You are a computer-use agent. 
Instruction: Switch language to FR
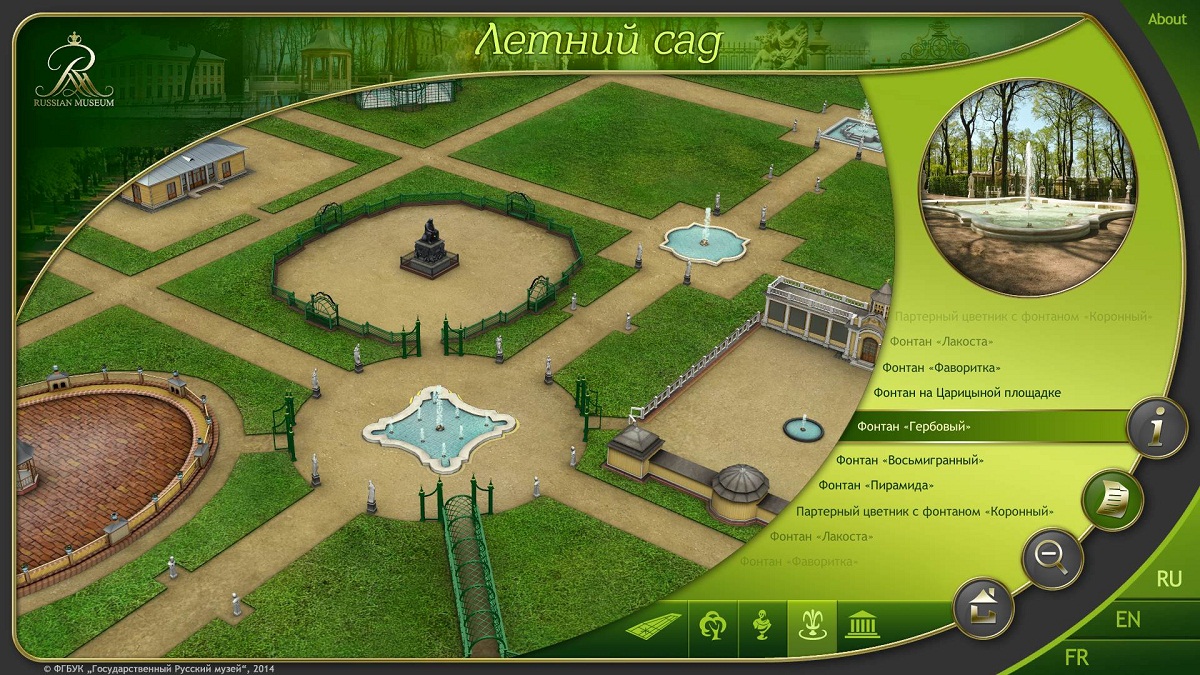point(1077,657)
